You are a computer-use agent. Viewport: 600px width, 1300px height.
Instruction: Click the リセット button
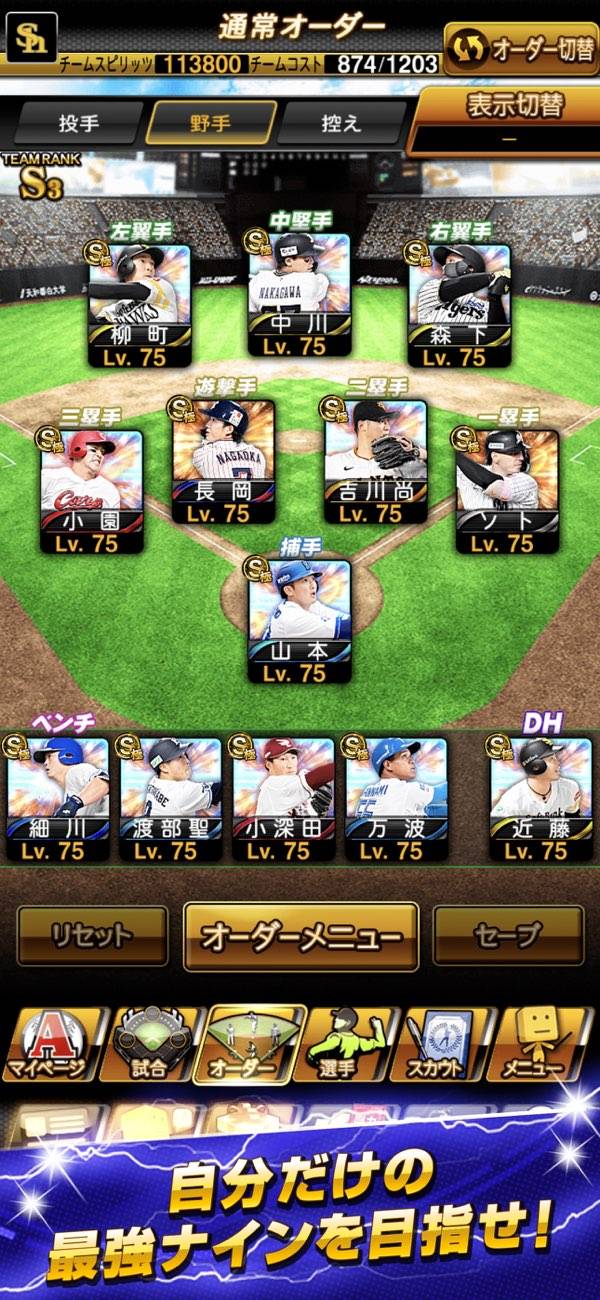[x=92, y=936]
